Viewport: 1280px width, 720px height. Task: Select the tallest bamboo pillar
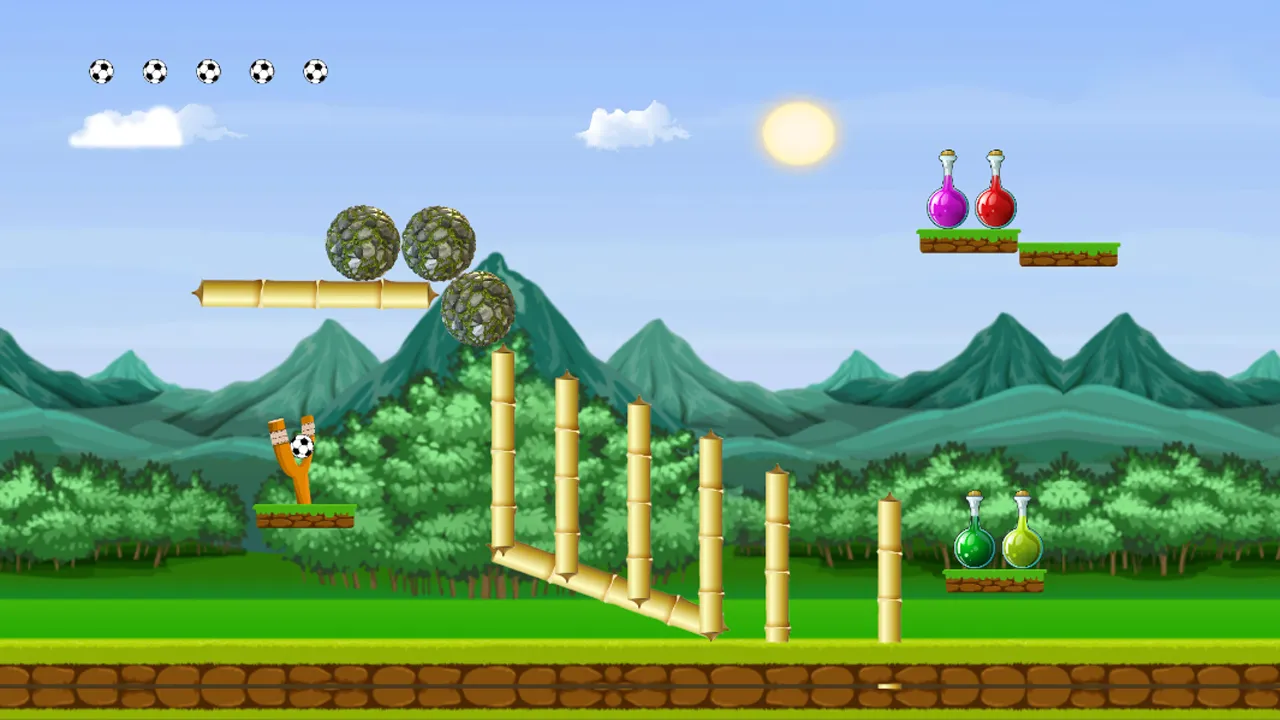(x=502, y=450)
